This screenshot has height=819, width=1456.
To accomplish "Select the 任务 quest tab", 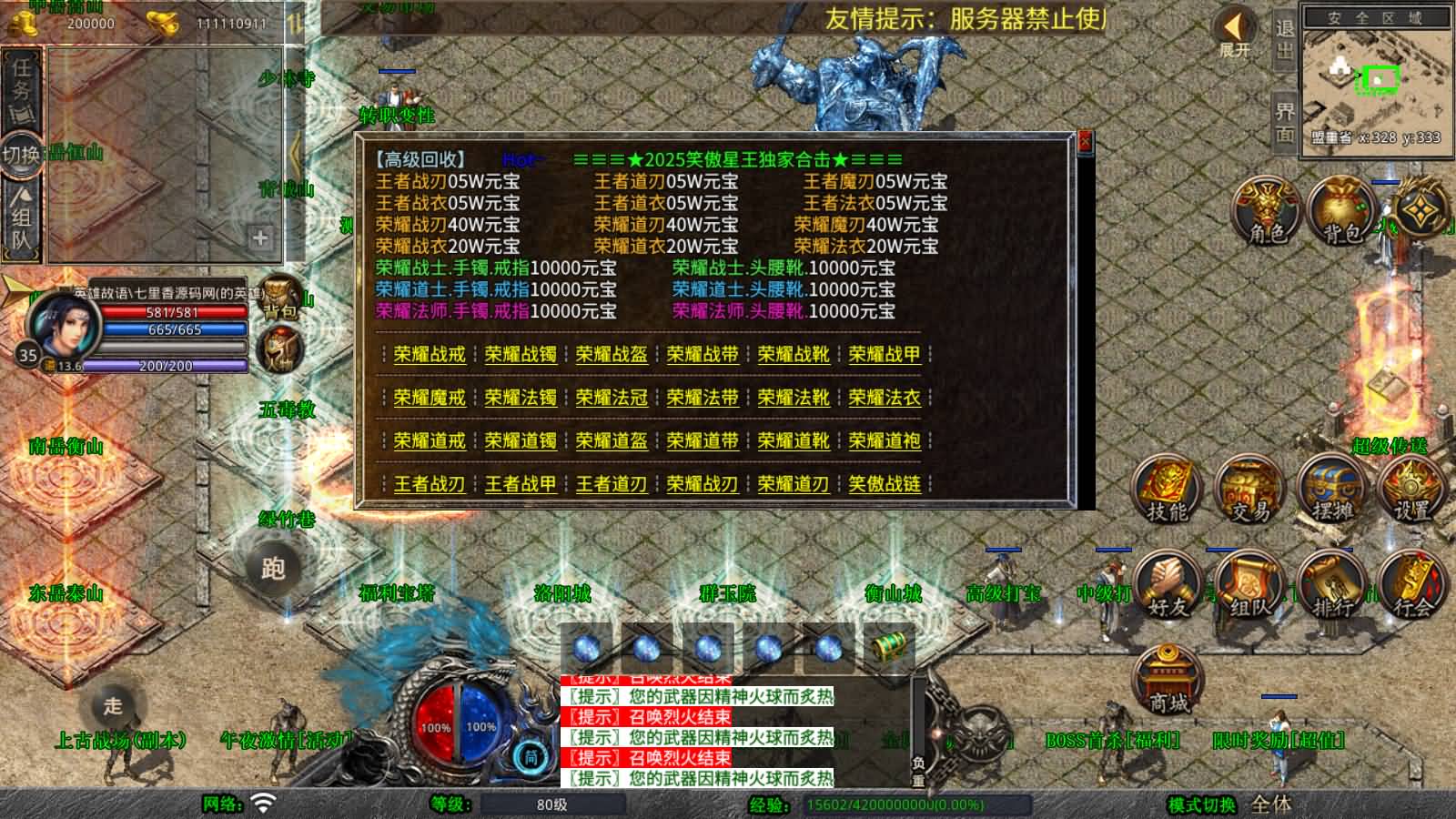I will click(20, 88).
